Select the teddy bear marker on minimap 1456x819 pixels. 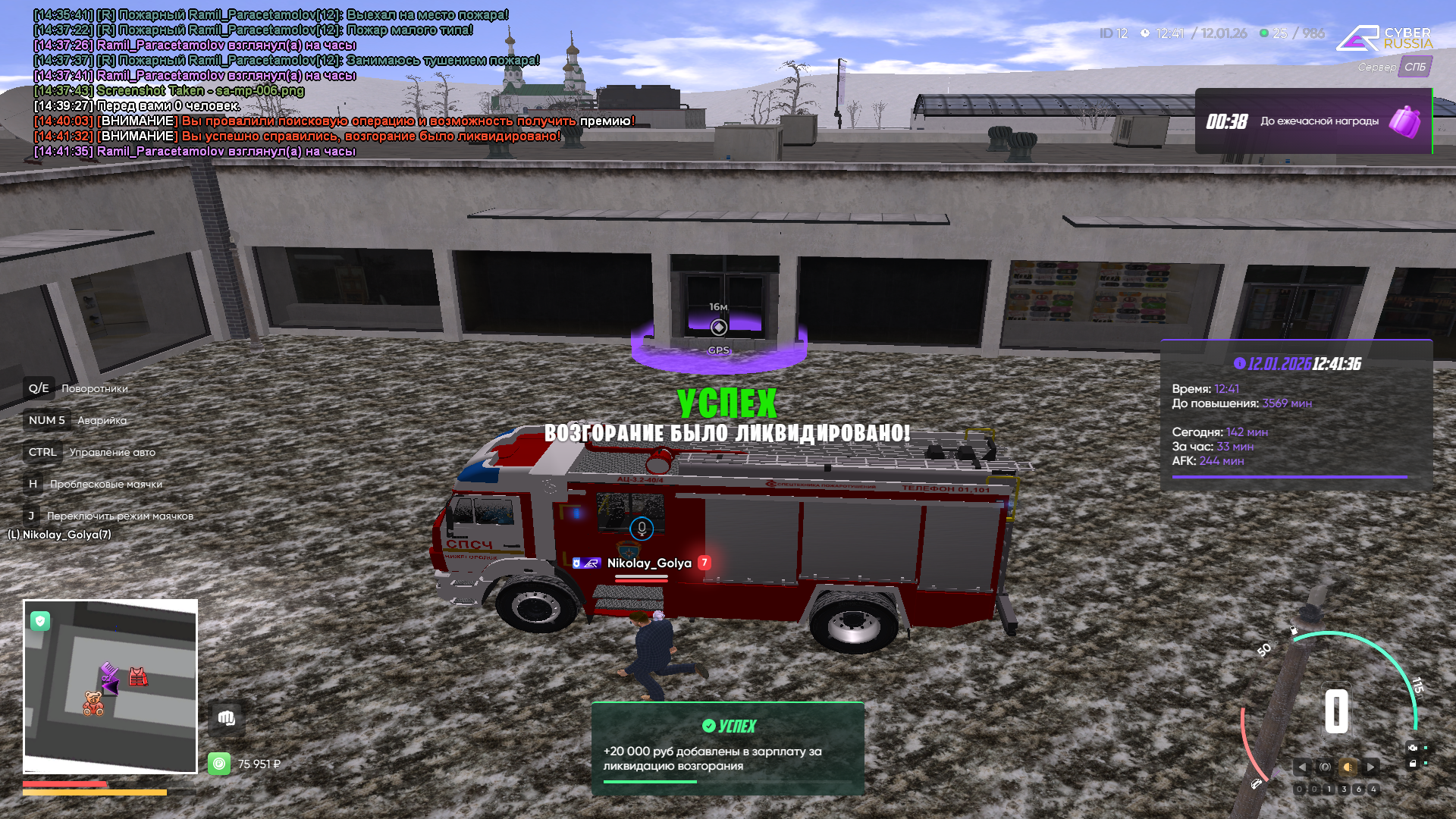(93, 703)
